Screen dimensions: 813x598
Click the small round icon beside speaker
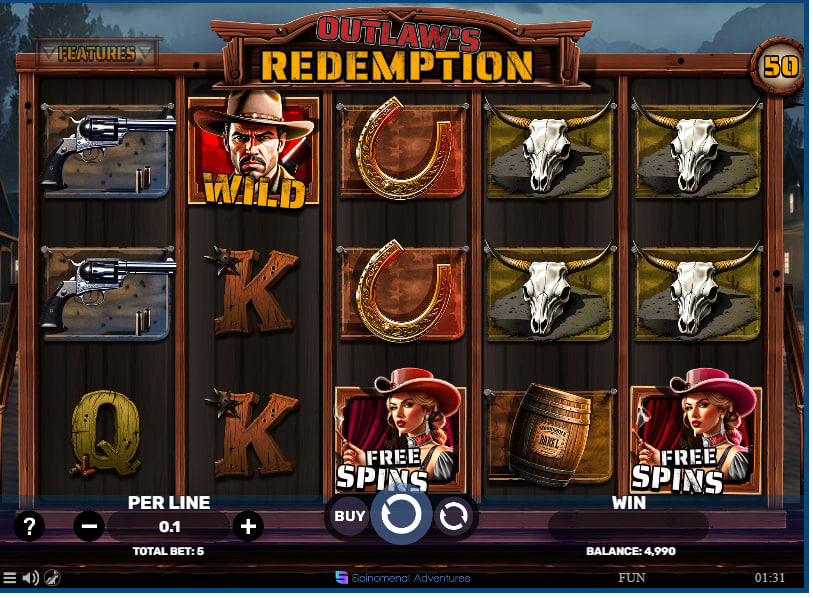[52, 578]
